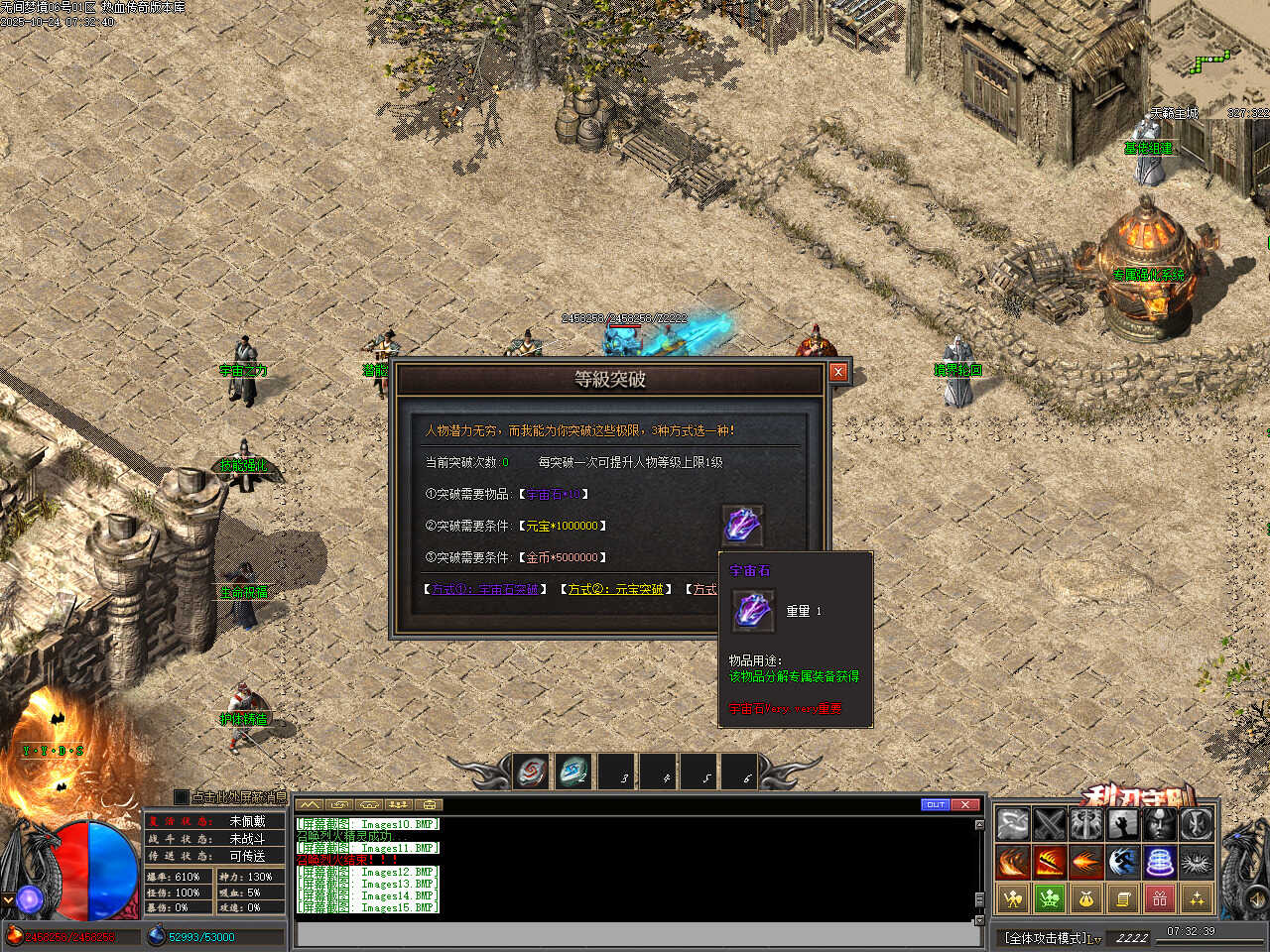Open the gold money bag menu

point(1086,898)
